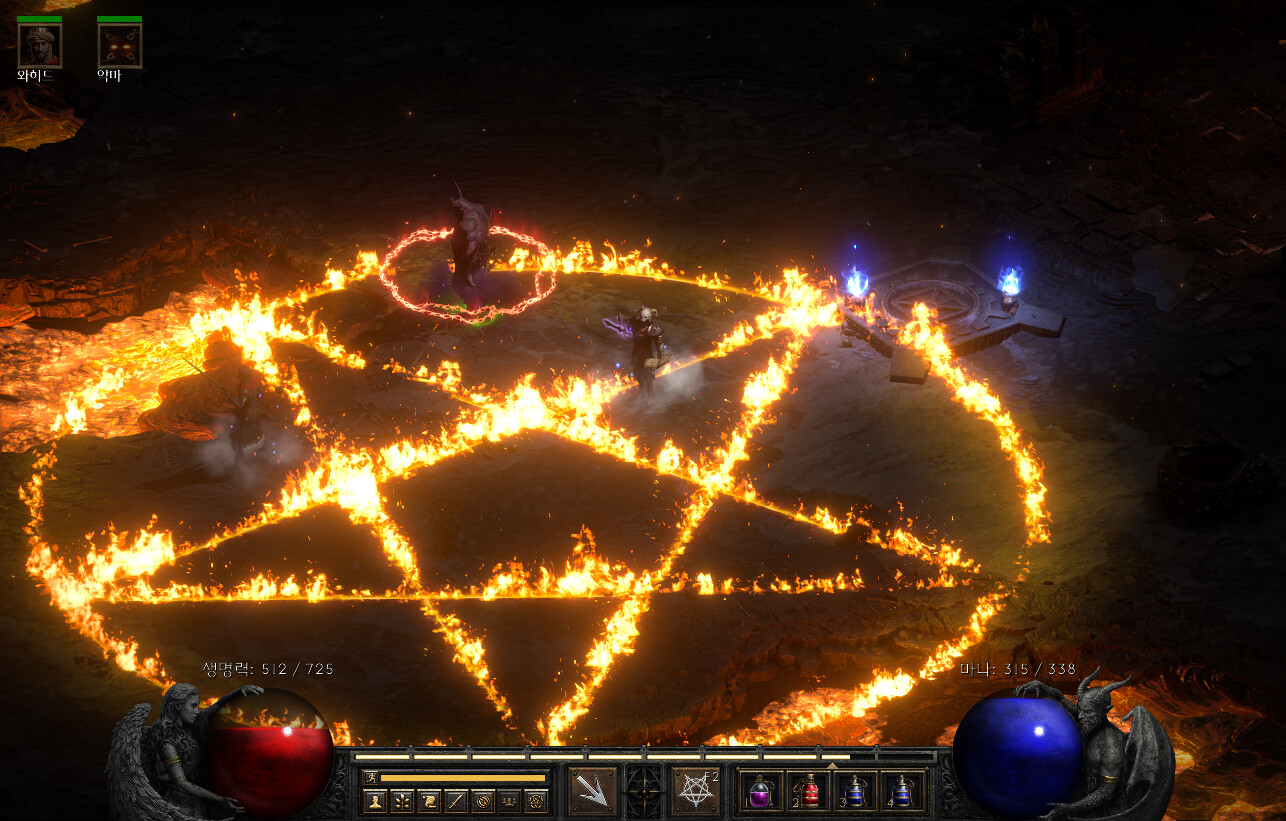Choose the pentagram F2 right skill
This screenshot has height=821, width=1286.
[x=696, y=791]
